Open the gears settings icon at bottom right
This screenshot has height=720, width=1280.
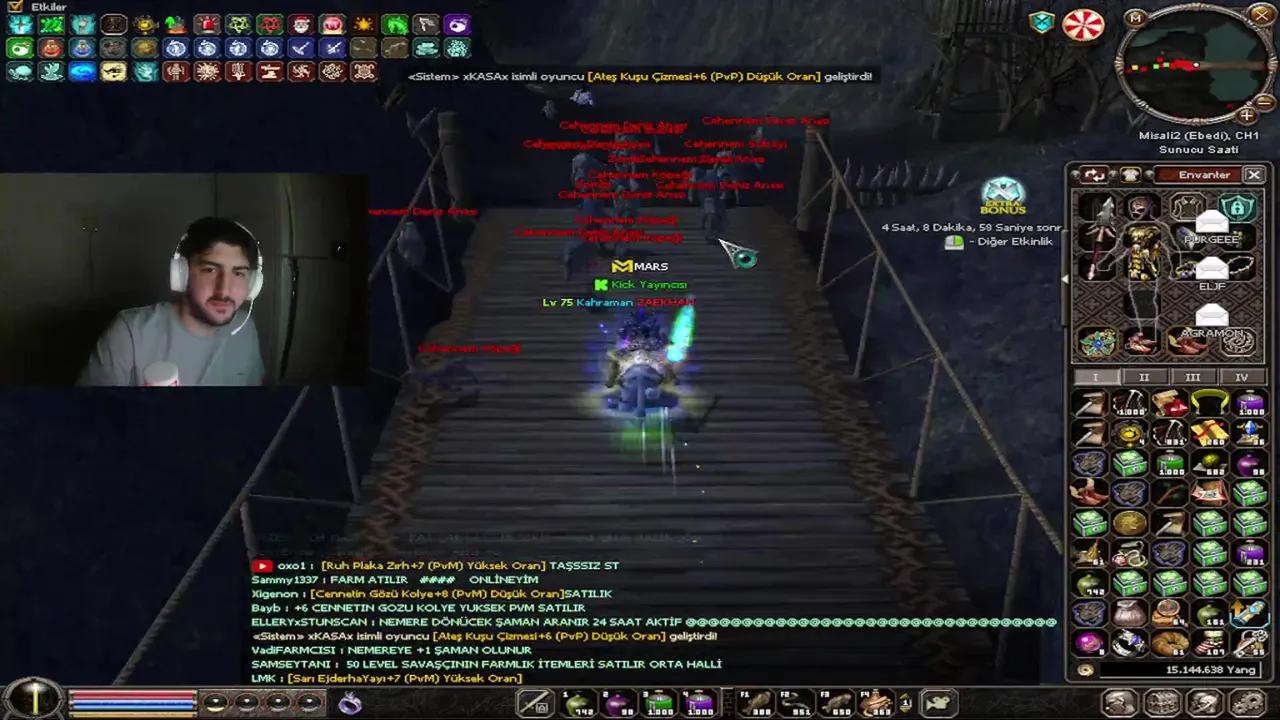coord(1246,703)
